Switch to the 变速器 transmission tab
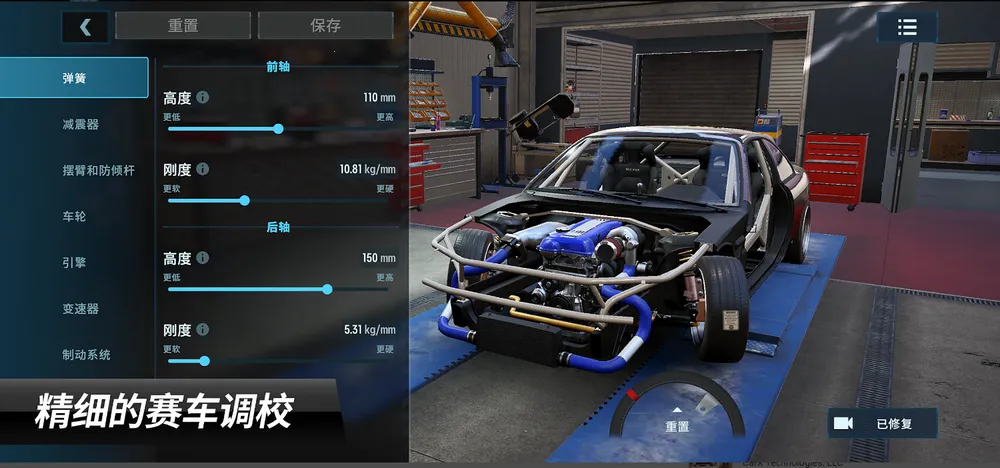1000x468 pixels. [80, 308]
